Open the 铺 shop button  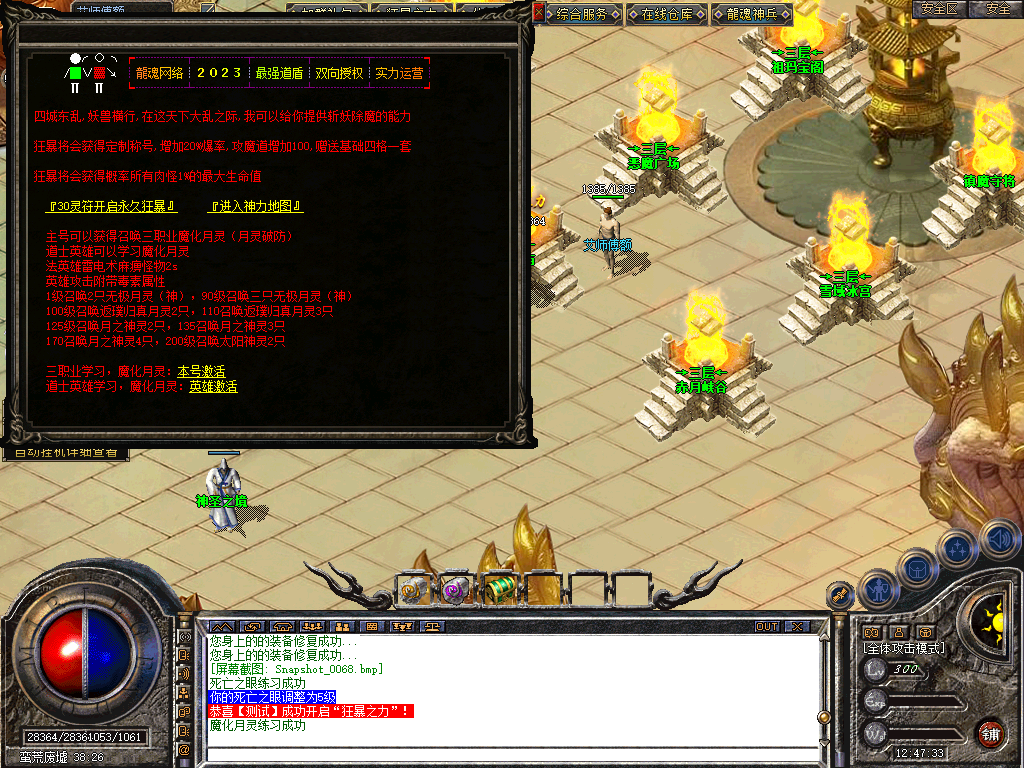[990, 733]
